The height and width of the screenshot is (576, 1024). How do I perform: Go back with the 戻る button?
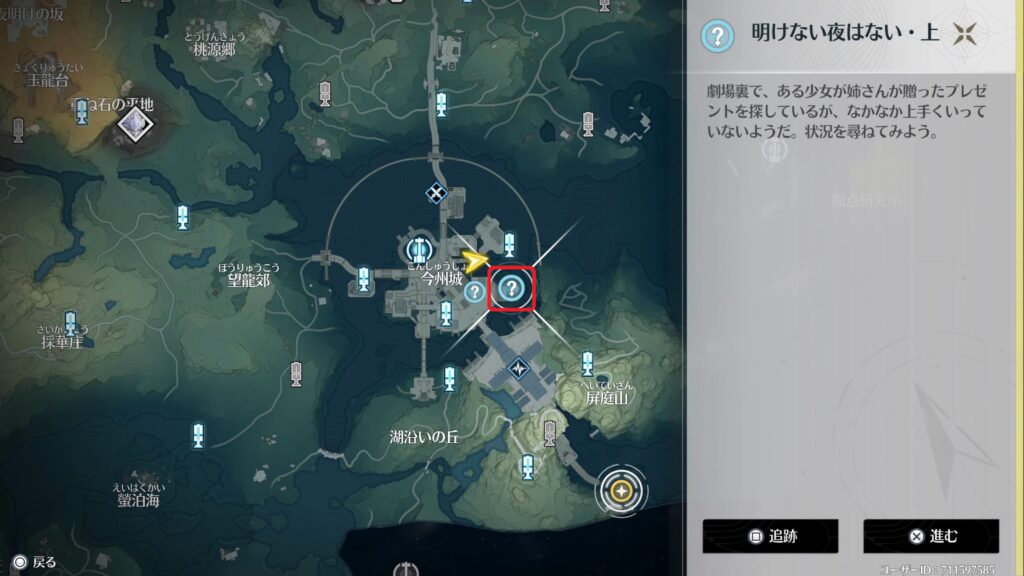tap(34, 562)
